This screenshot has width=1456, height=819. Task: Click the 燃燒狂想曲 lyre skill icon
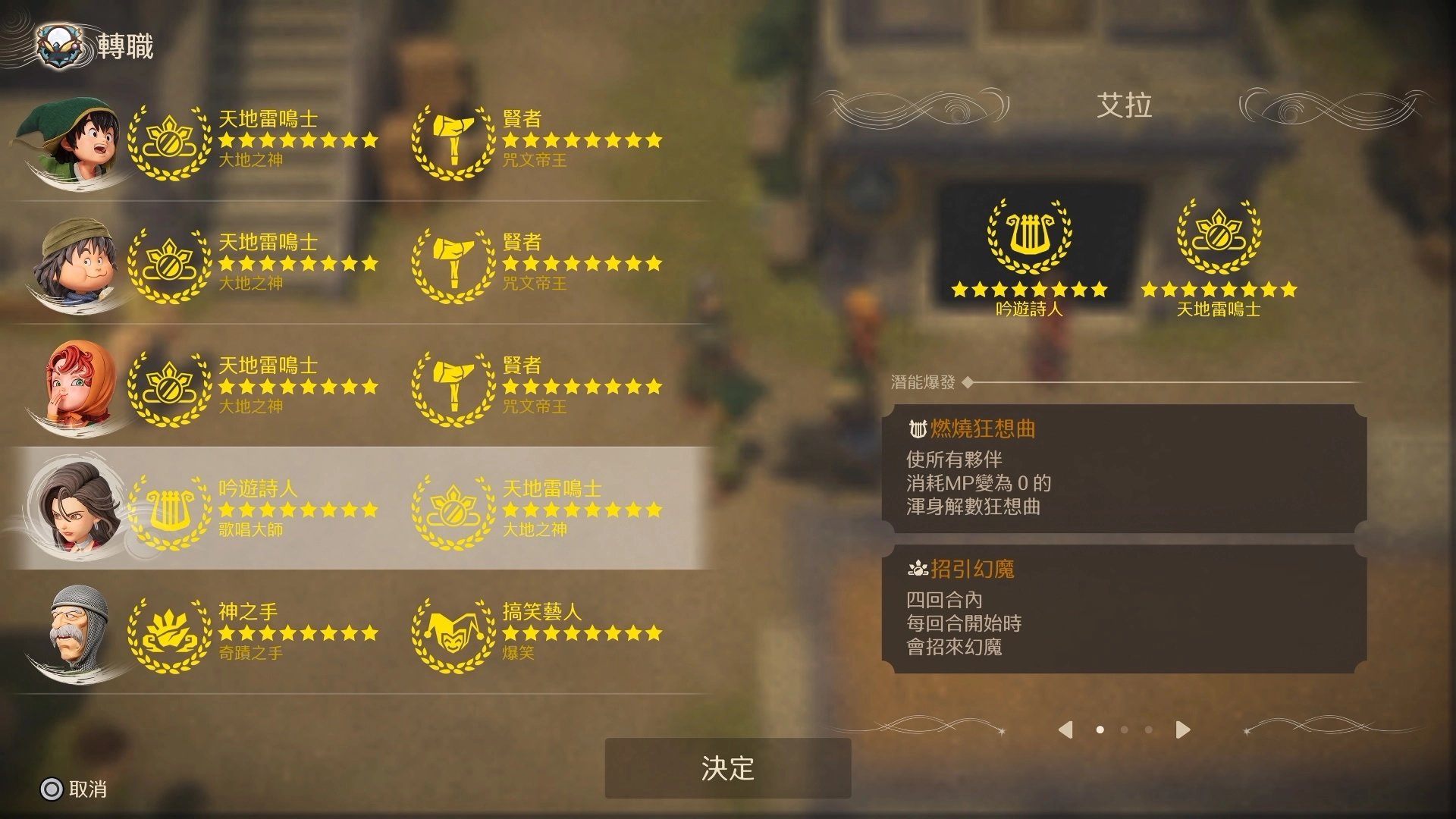coord(920,430)
